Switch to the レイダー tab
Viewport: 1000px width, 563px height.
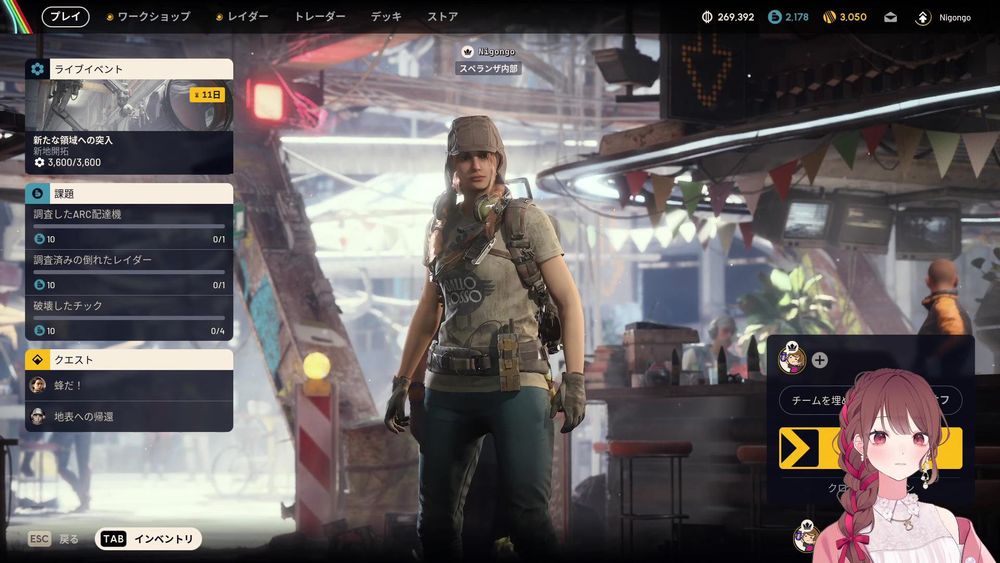[242, 17]
